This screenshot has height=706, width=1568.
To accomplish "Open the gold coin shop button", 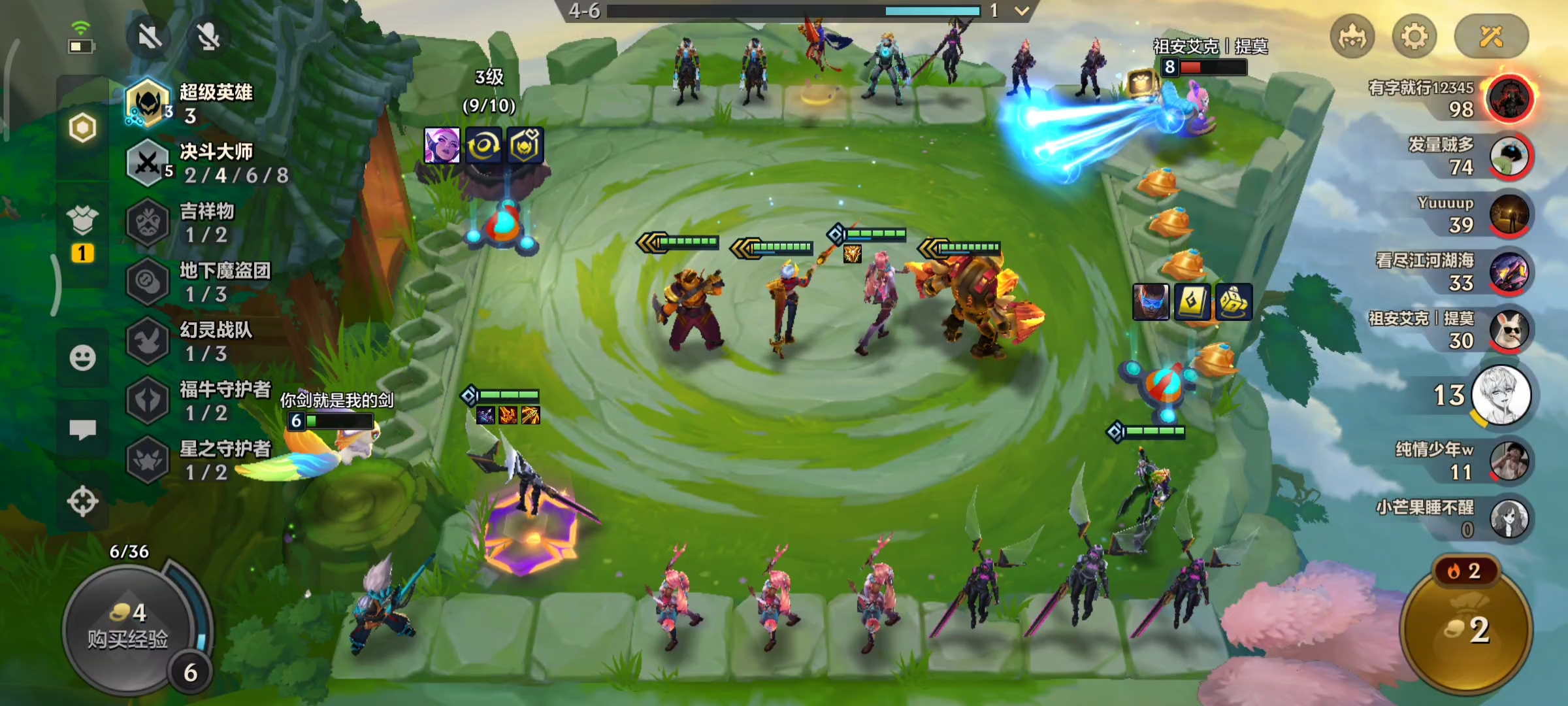I will click(x=1467, y=628).
